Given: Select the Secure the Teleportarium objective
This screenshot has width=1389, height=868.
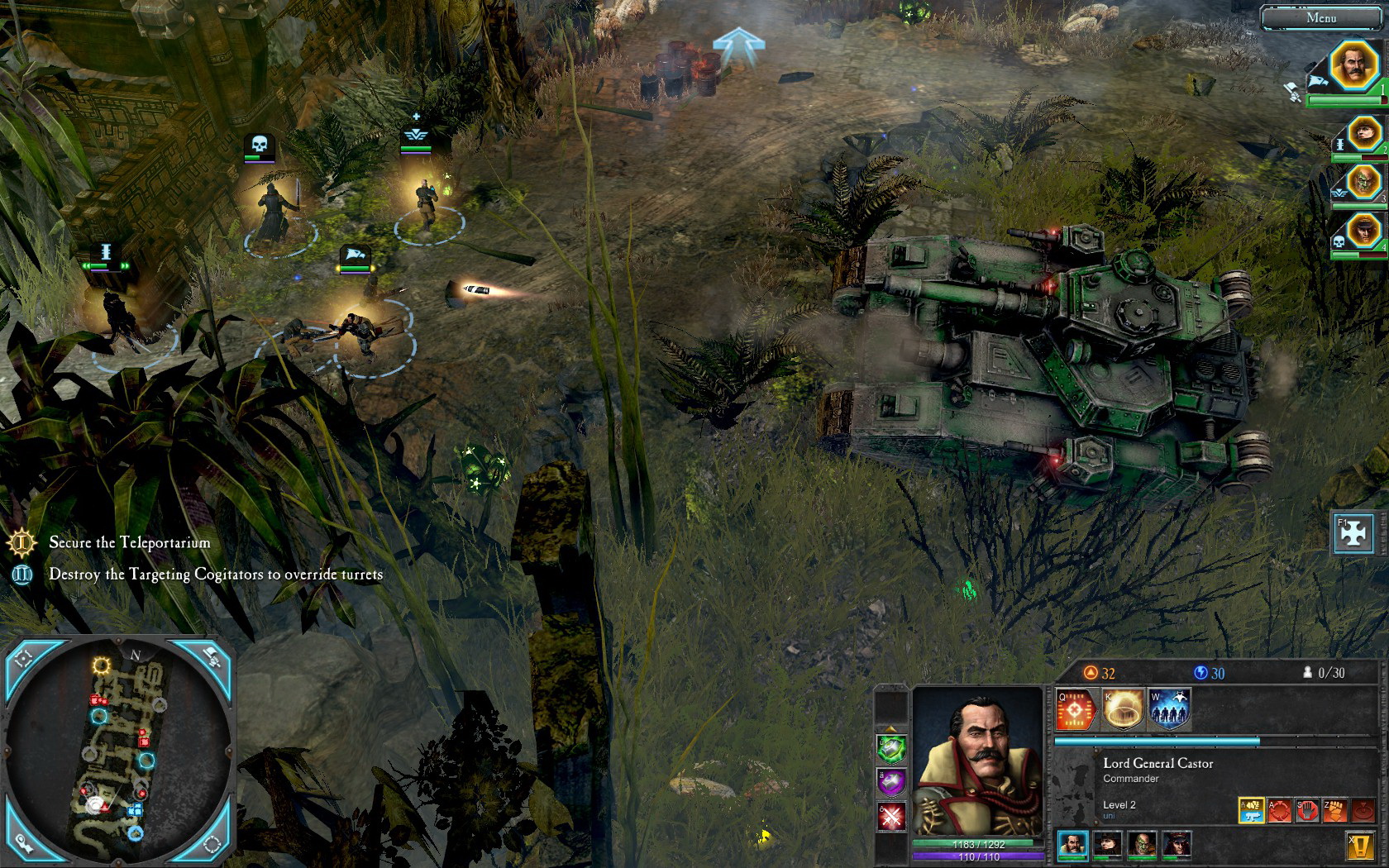Looking at the screenshot, I should (x=129, y=543).
